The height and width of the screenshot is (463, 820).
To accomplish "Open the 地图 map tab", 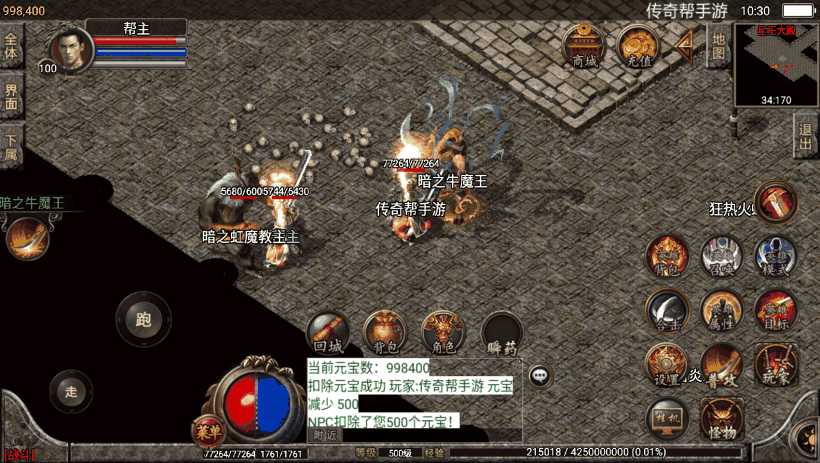I will (x=718, y=46).
